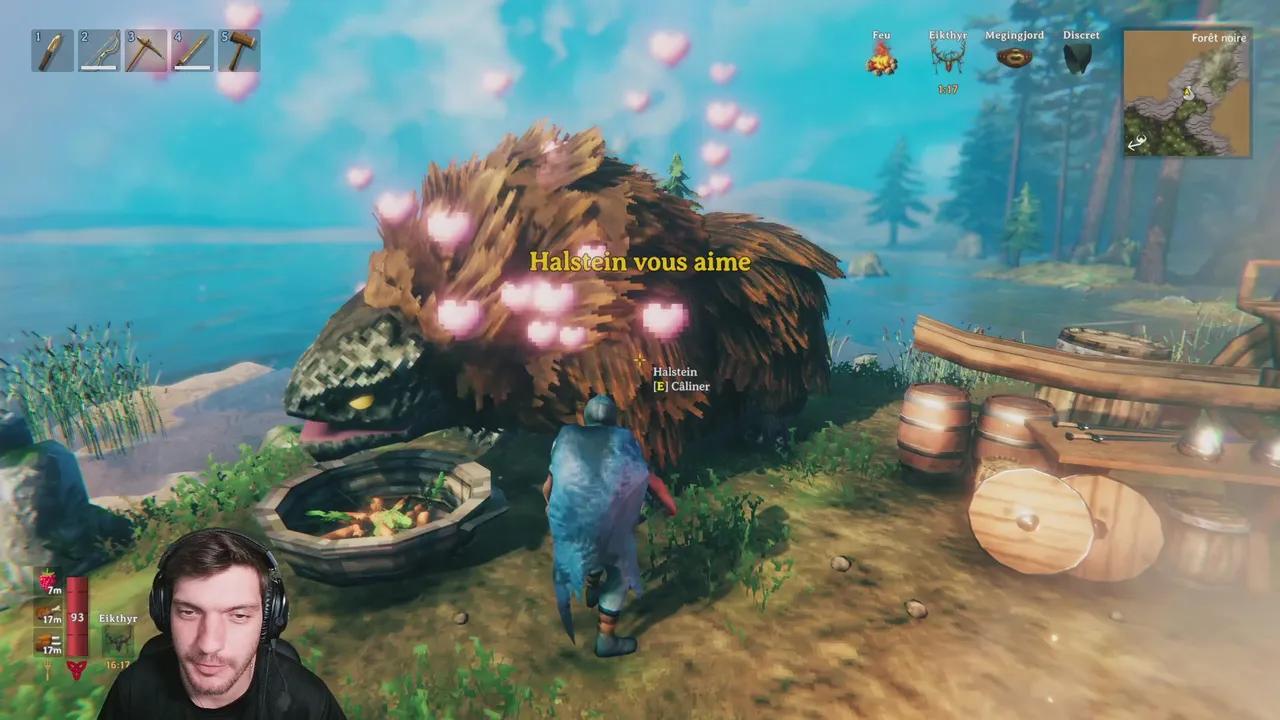The image size is (1280, 720).
Task: Select the Megingjord belt status icon
Action: 1014,58
